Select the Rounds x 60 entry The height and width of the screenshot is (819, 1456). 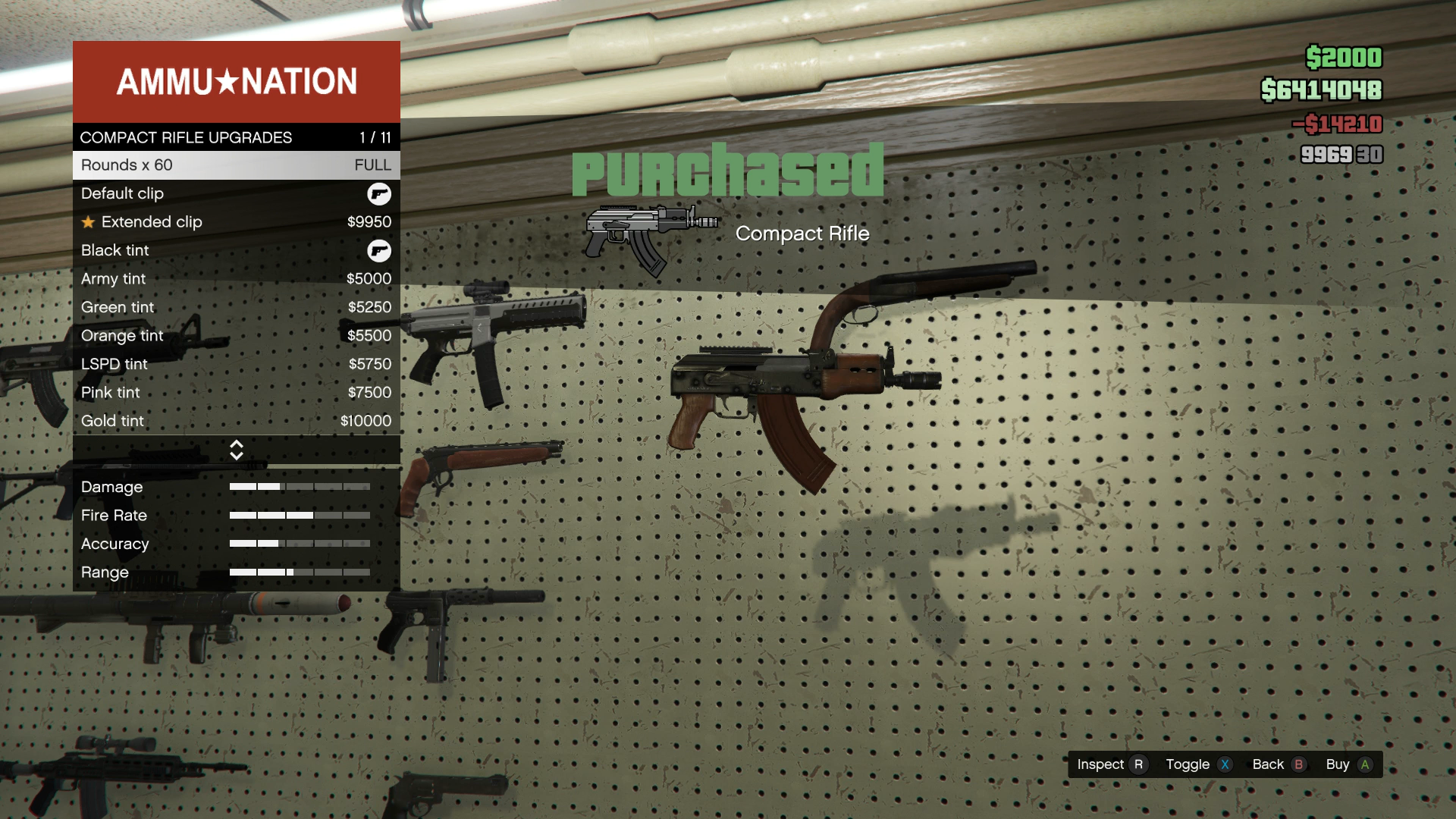(x=236, y=165)
